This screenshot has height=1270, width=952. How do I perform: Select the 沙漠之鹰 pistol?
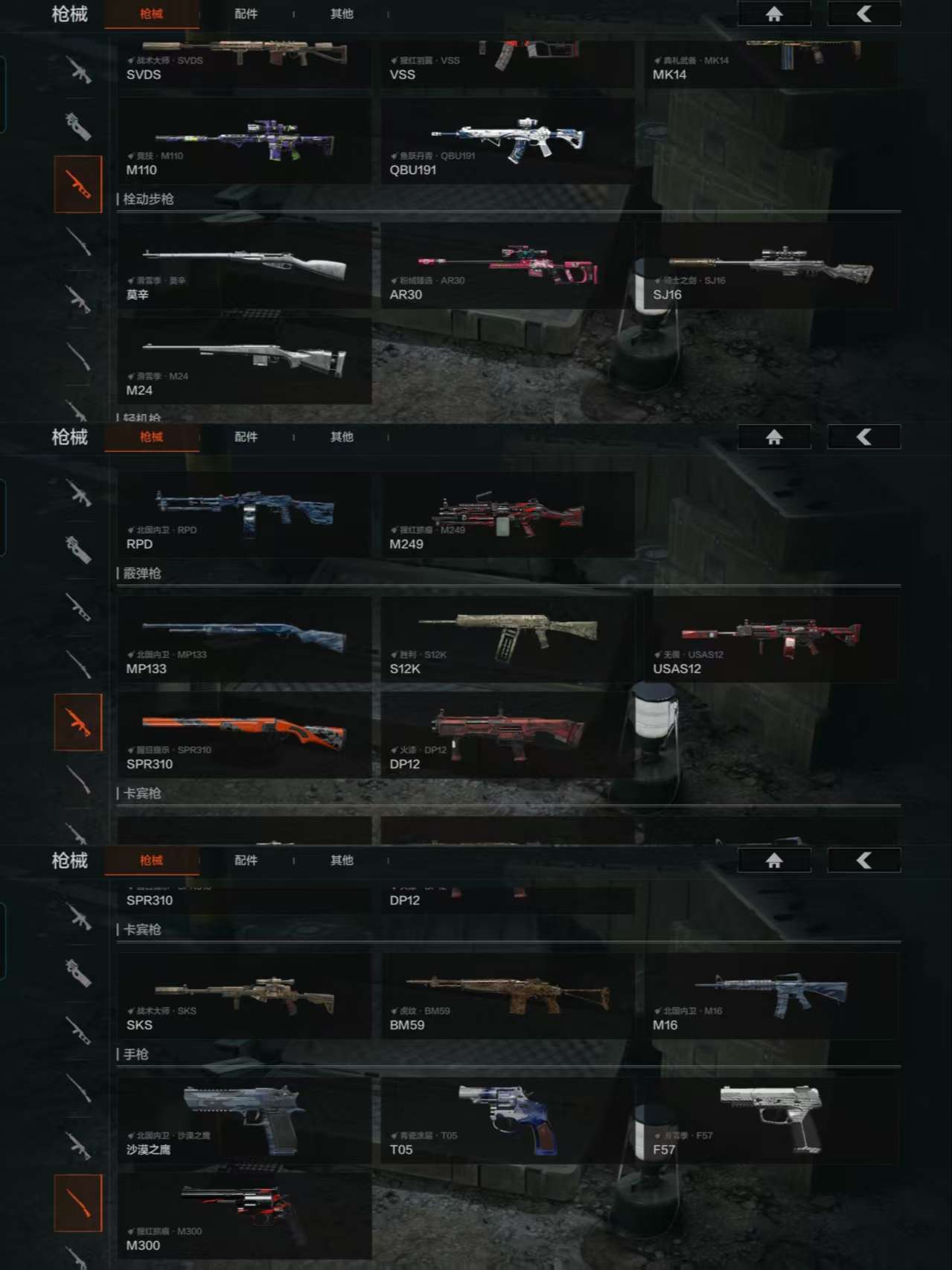(244, 1121)
